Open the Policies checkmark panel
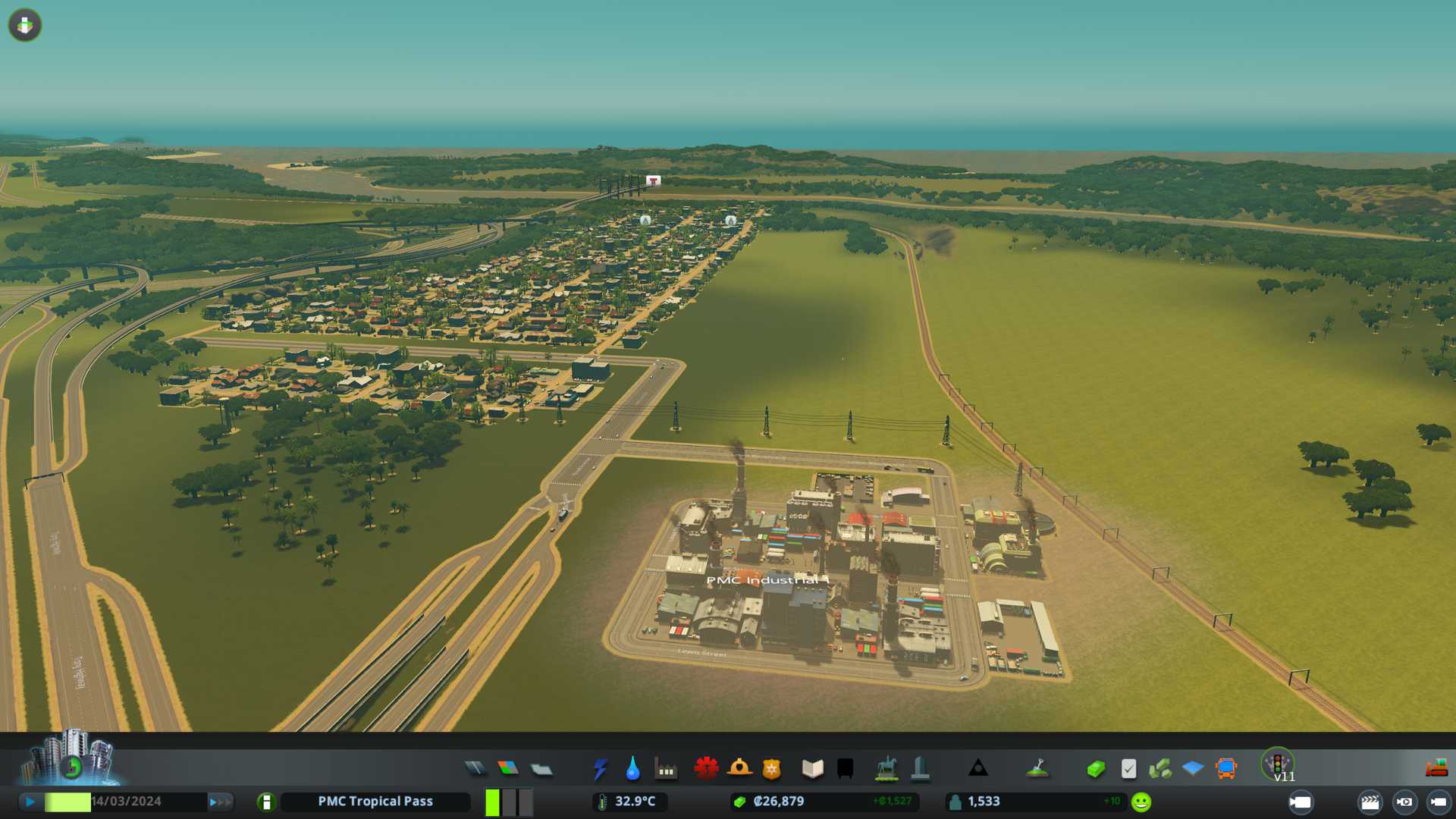The height and width of the screenshot is (819, 1456). pyautogui.click(x=1128, y=769)
